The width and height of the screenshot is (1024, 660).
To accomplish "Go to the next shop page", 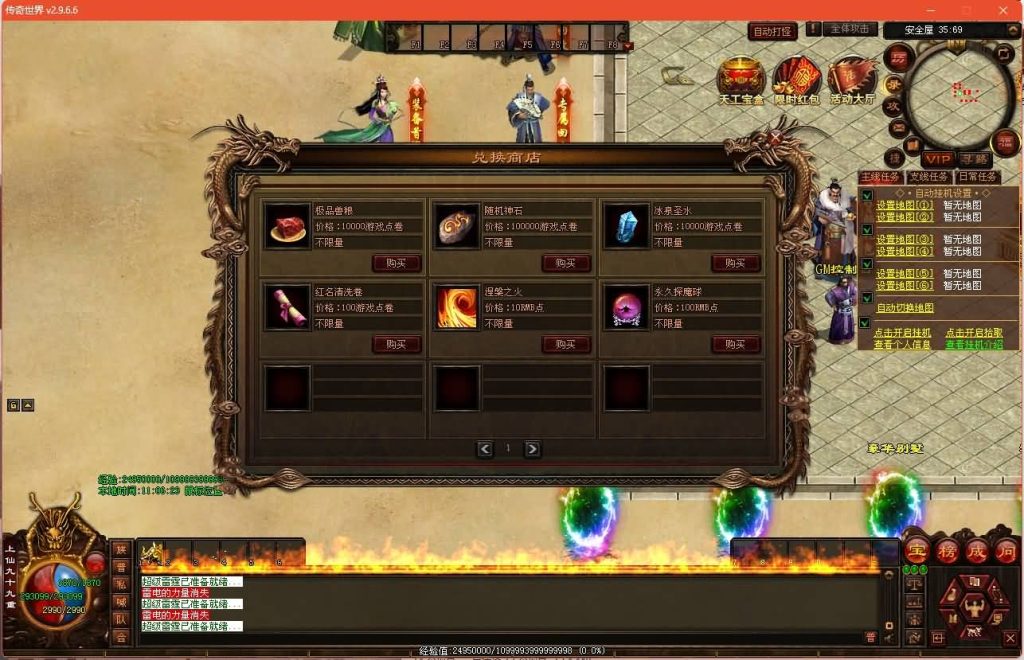I will pos(533,449).
